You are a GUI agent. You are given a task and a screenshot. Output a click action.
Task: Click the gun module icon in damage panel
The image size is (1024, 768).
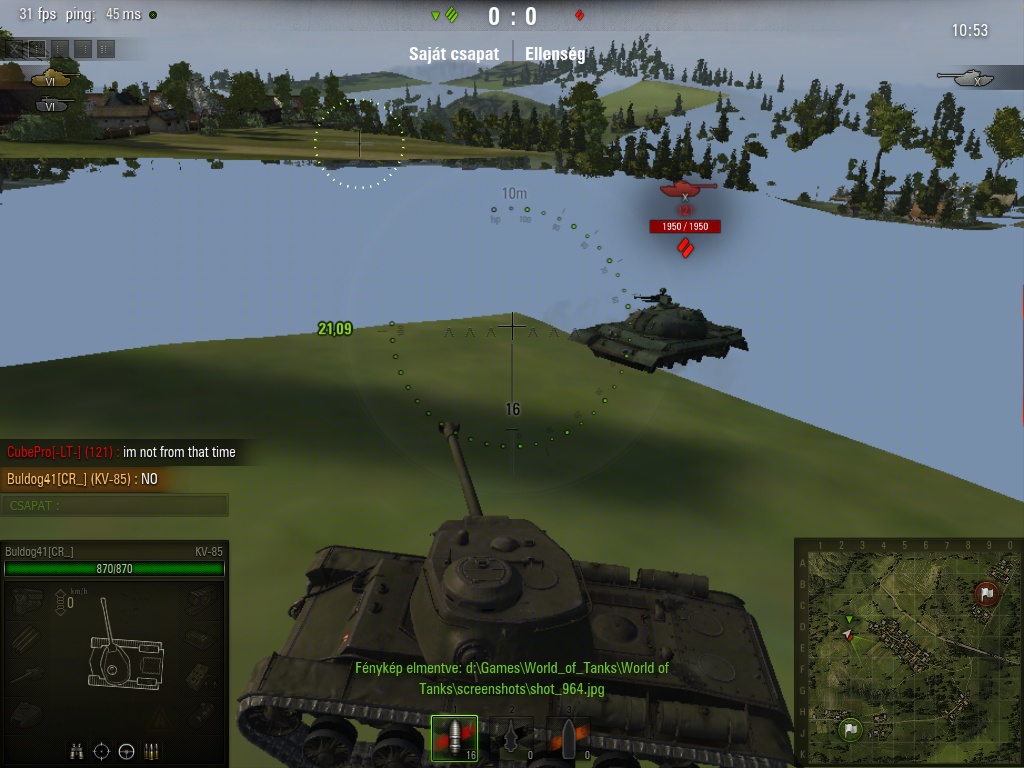(x=27, y=675)
